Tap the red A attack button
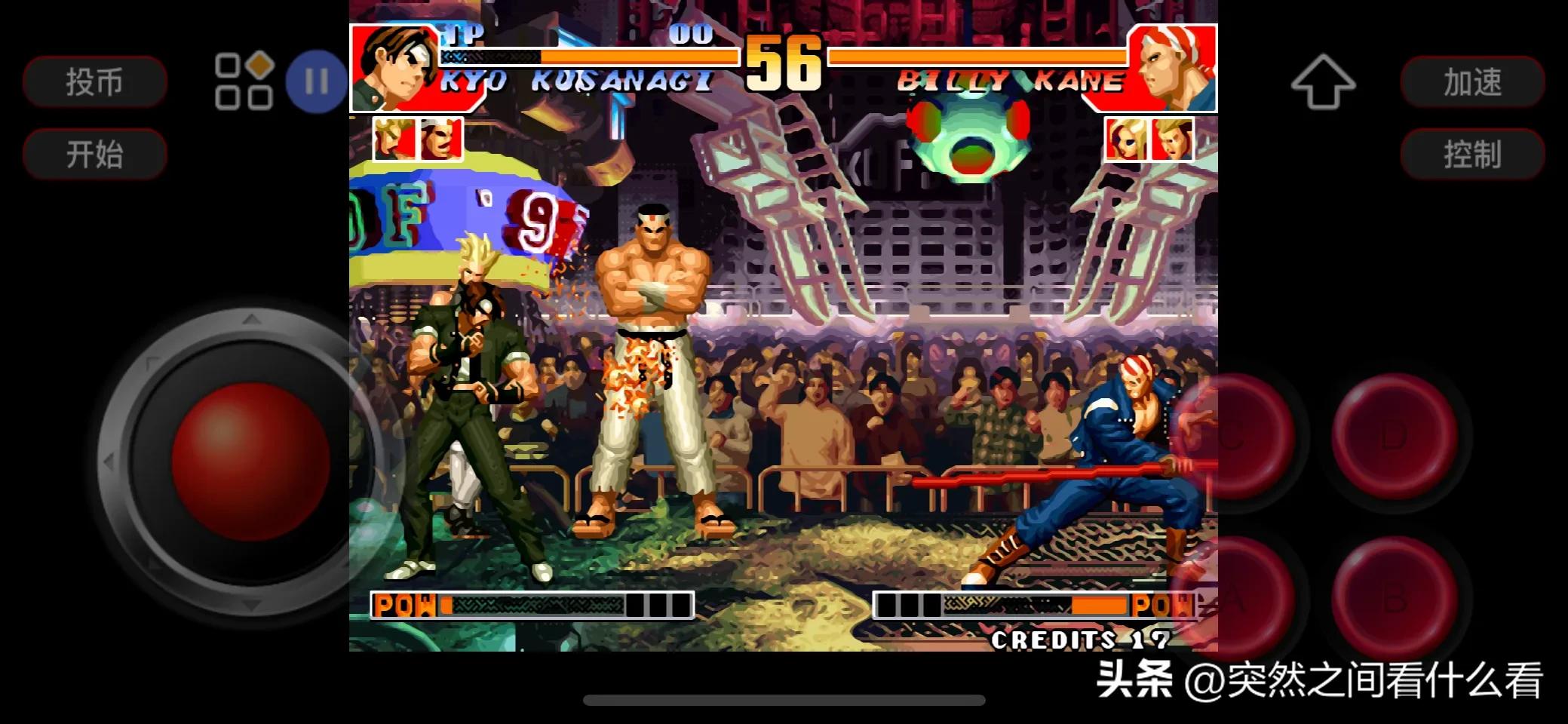 1233,598
